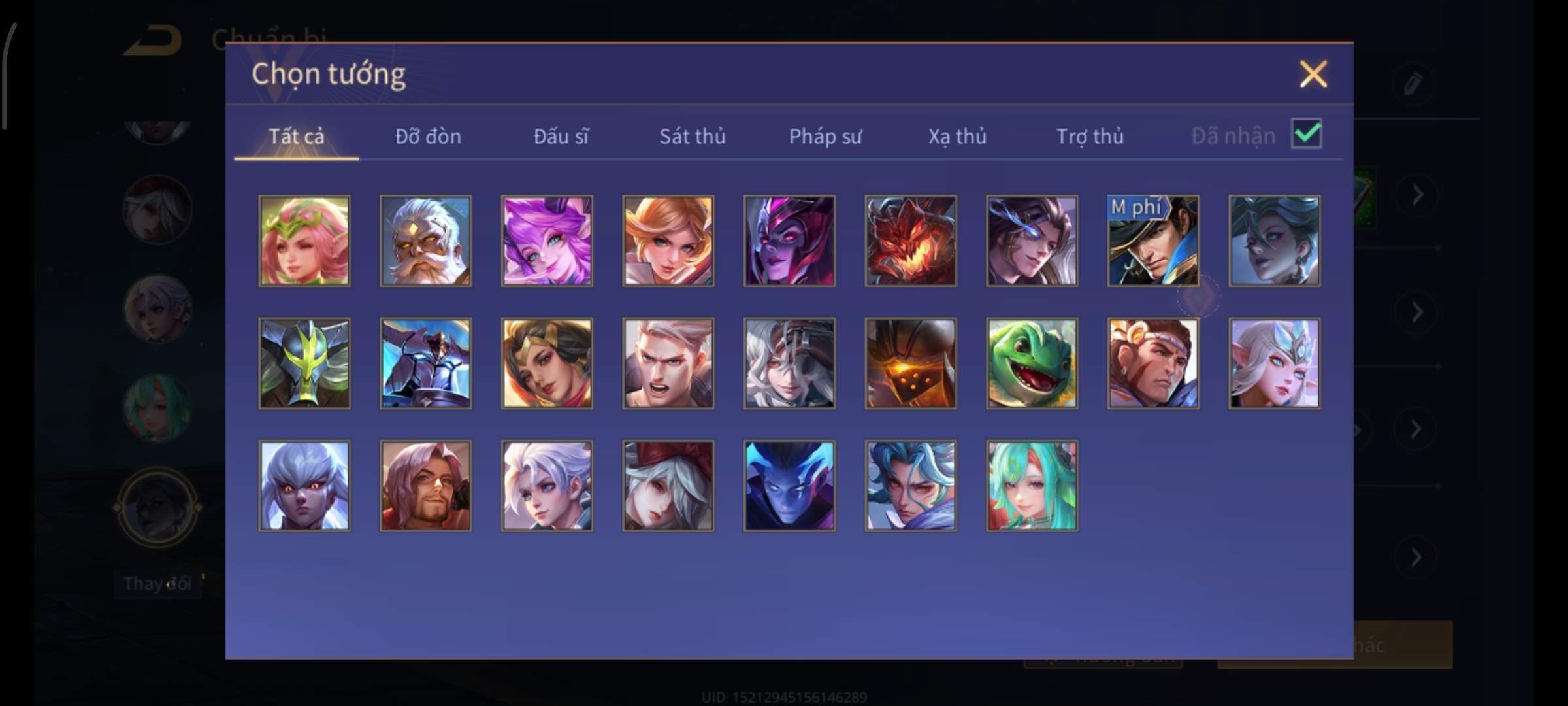Pick the hero in yellow-green winged helmet
This screenshot has width=1568, height=706.
[x=304, y=363]
